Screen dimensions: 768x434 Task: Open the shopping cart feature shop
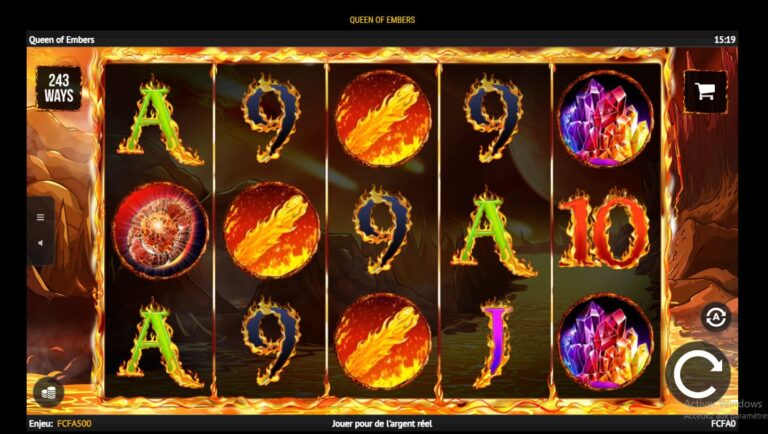pos(705,91)
